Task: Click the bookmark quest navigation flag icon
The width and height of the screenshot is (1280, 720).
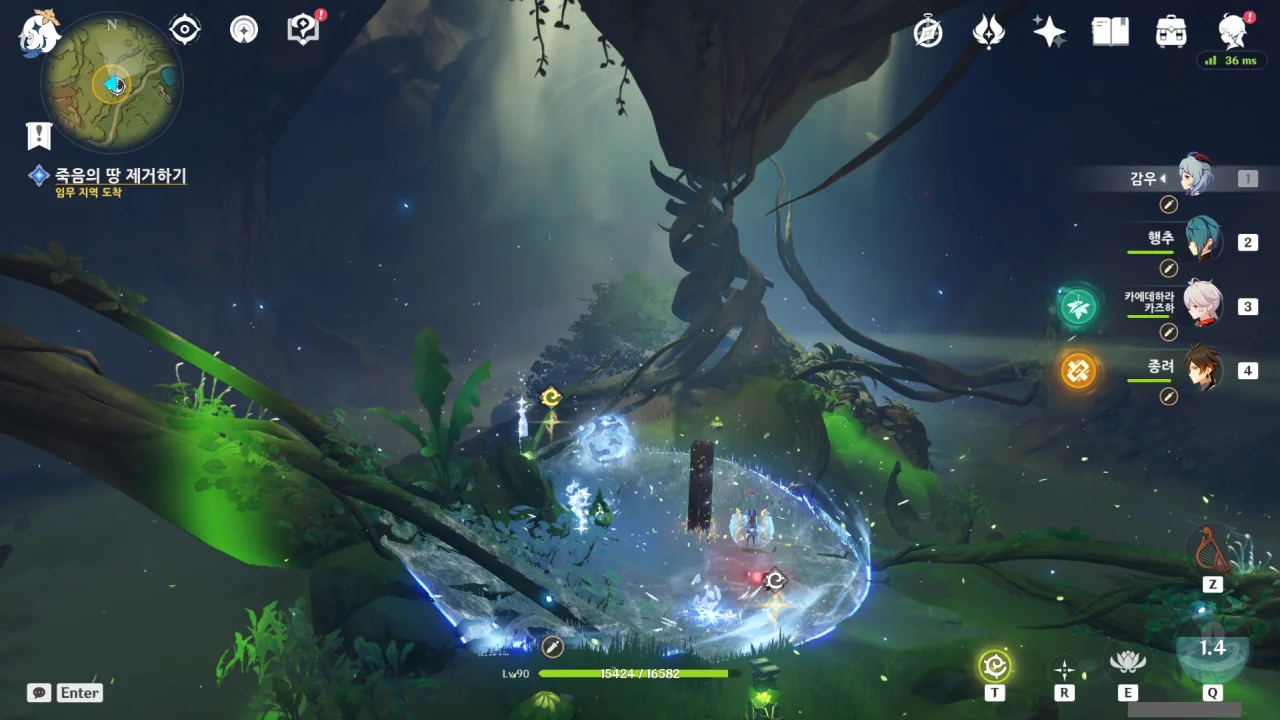Action: point(39,135)
